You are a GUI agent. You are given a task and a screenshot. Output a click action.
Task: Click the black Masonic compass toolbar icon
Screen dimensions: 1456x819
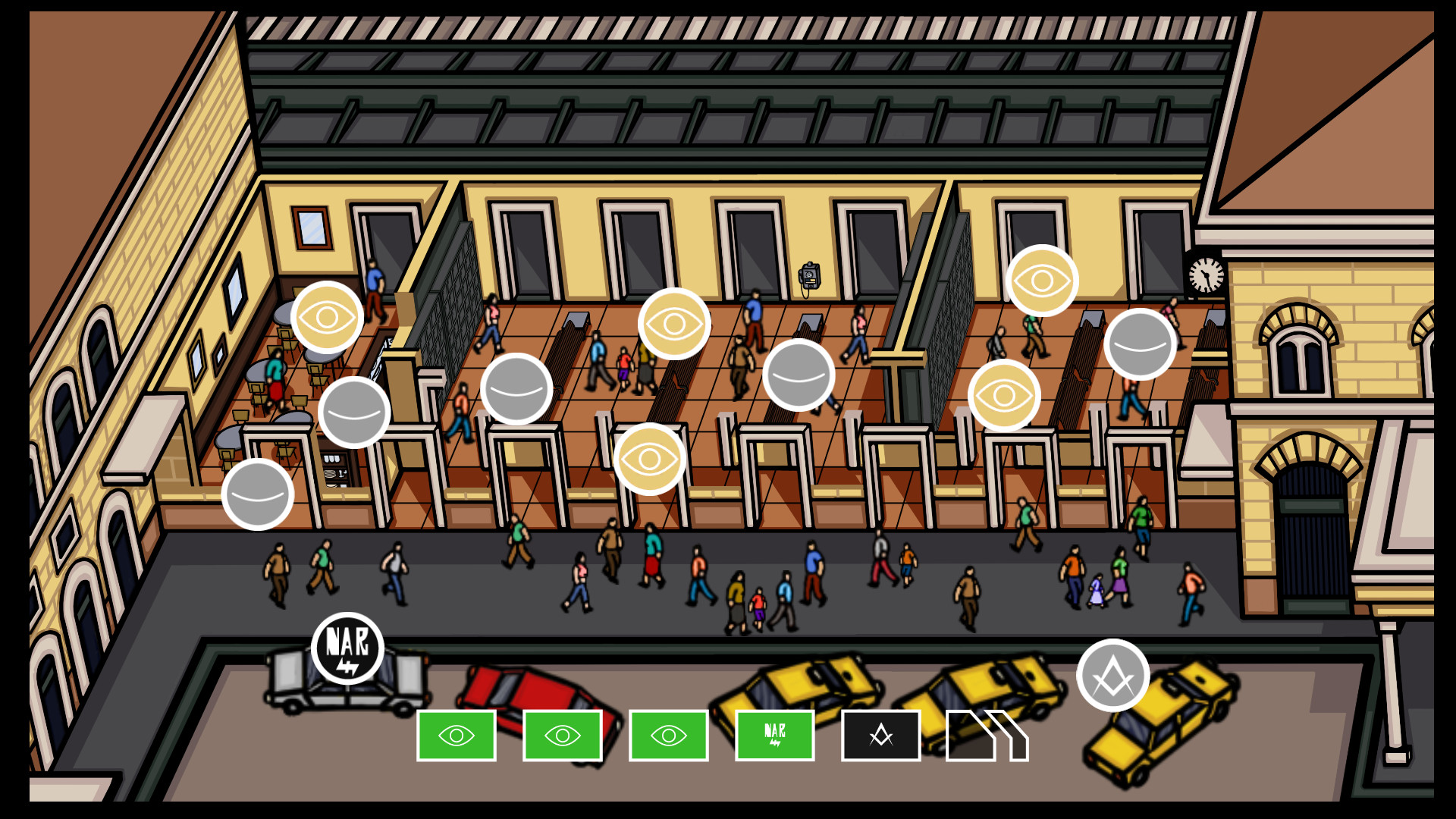pyautogui.click(x=880, y=735)
